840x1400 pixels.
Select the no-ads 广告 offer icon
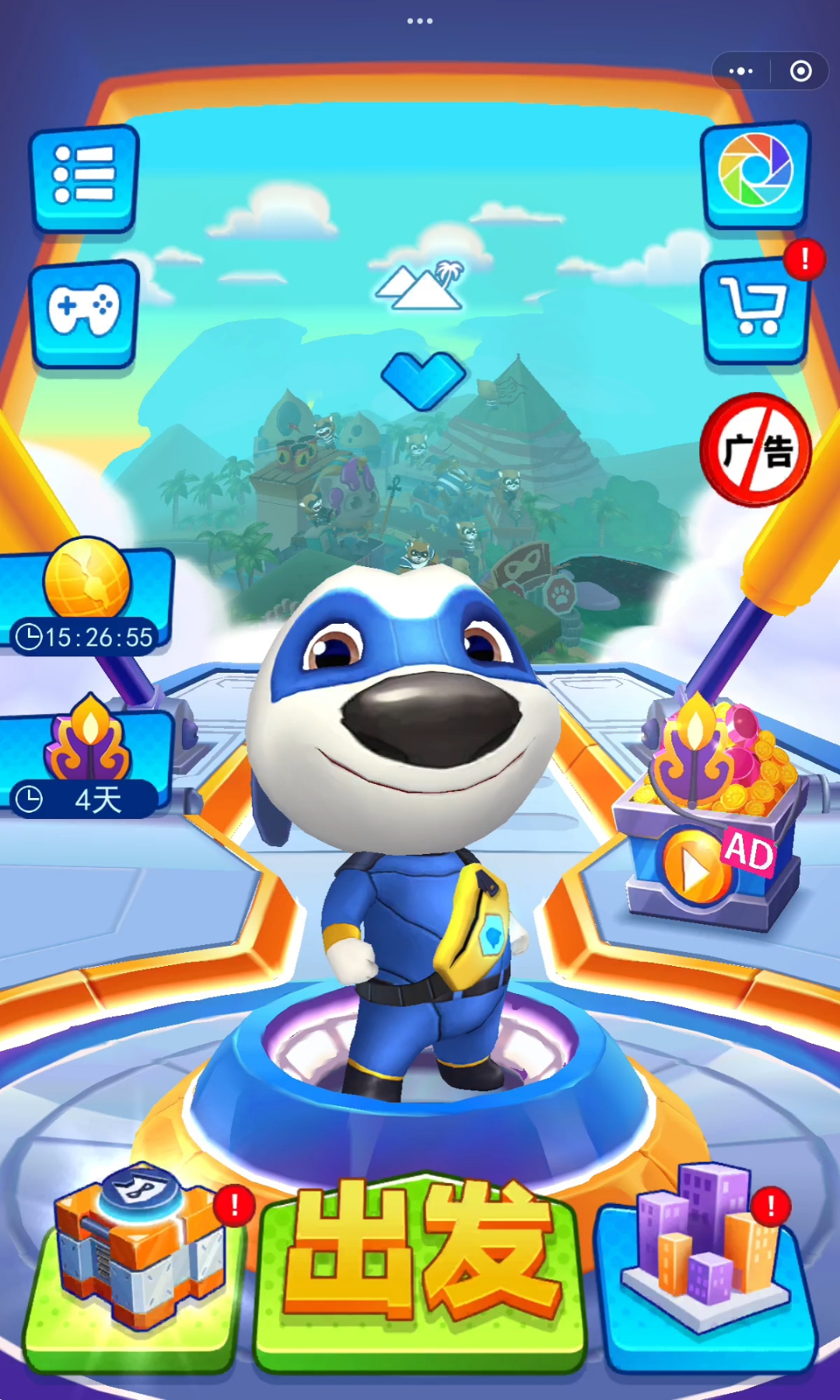pos(755,450)
